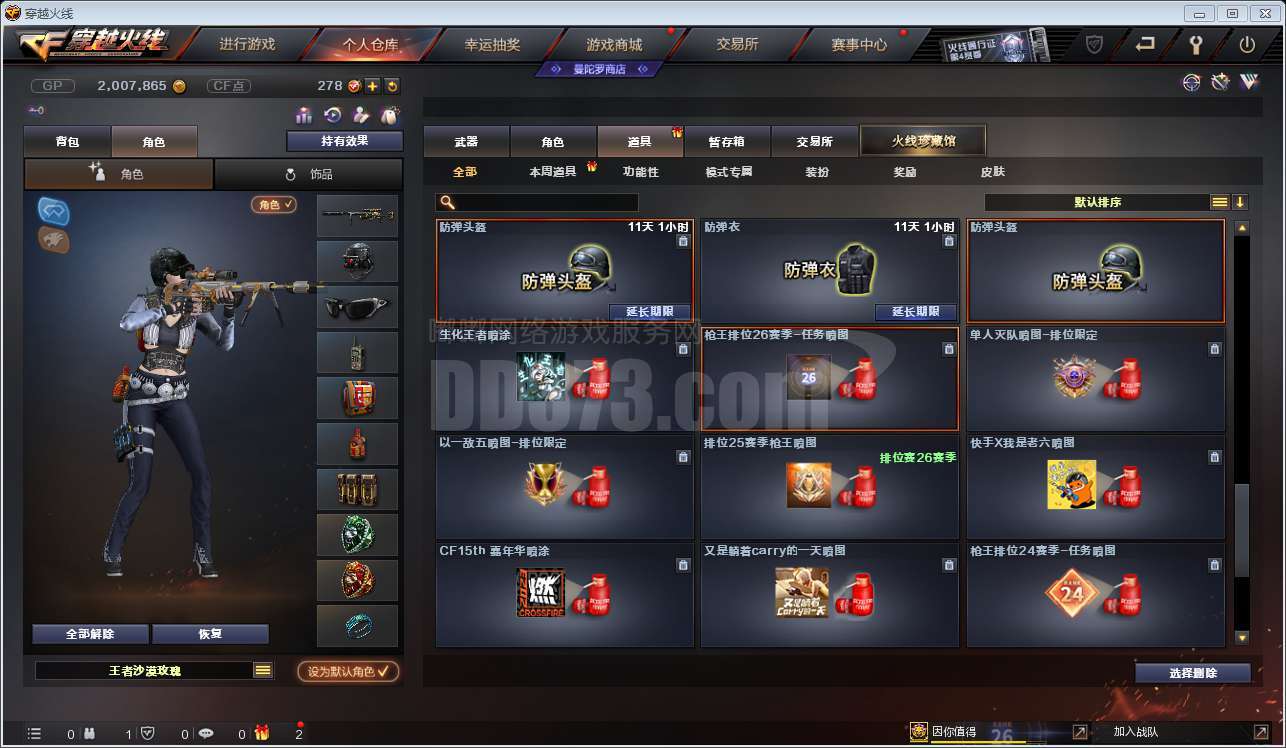This screenshot has height=748, width=1286.
Task: Click the refresh icon beside the CF point balance
Action: 392,87
